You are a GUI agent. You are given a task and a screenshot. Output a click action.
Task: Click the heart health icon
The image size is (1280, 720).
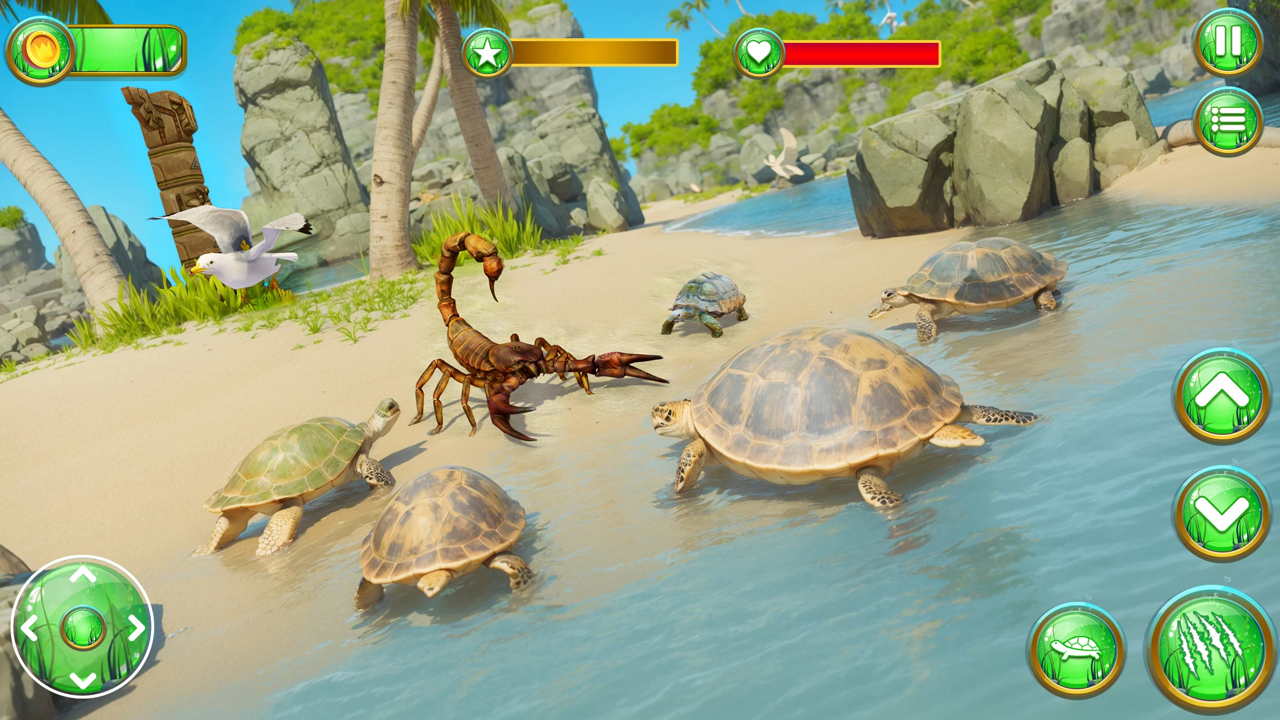click(759, 52)
